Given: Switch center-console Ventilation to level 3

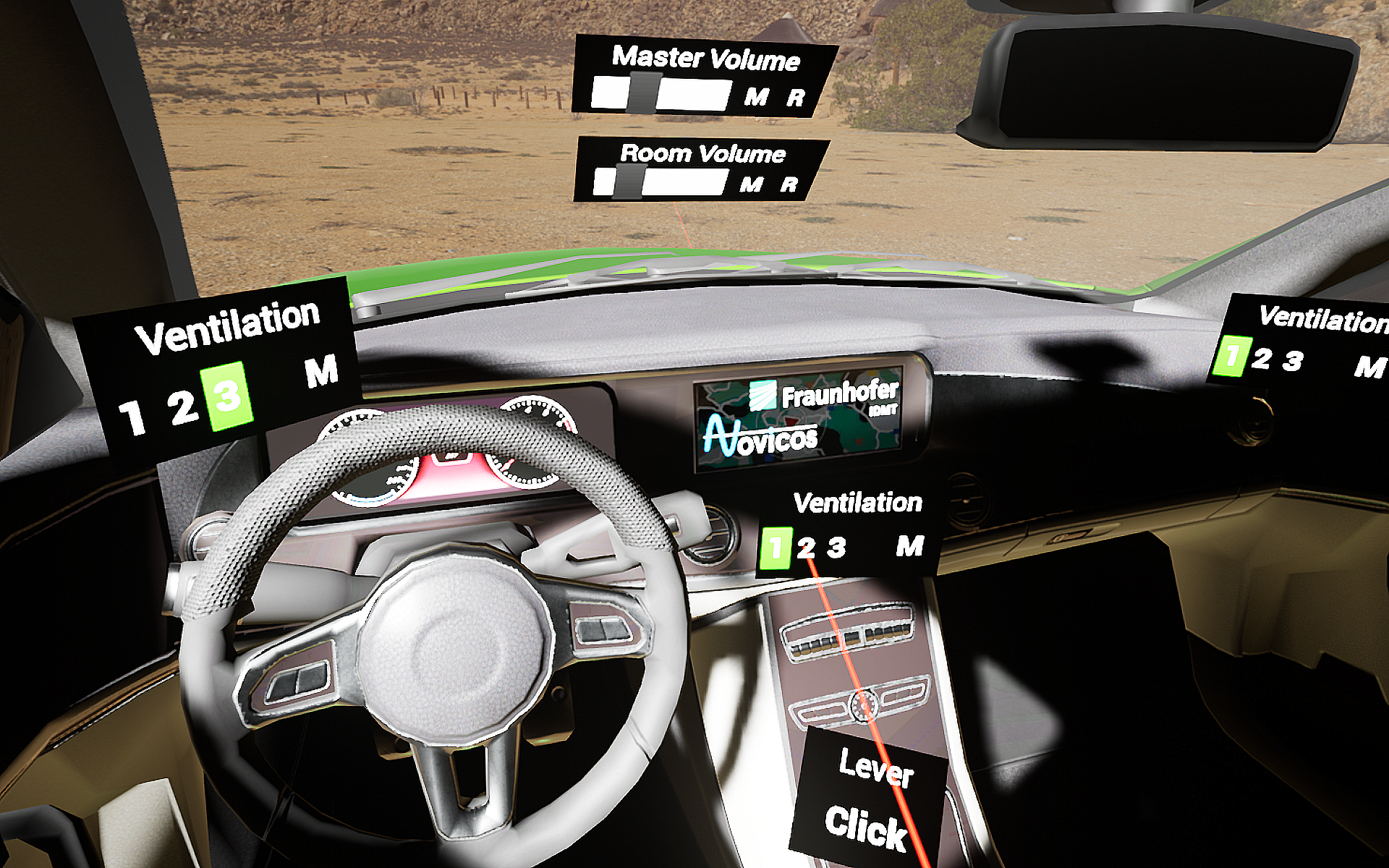Looking at the screenshot, I should coord(836,547).
